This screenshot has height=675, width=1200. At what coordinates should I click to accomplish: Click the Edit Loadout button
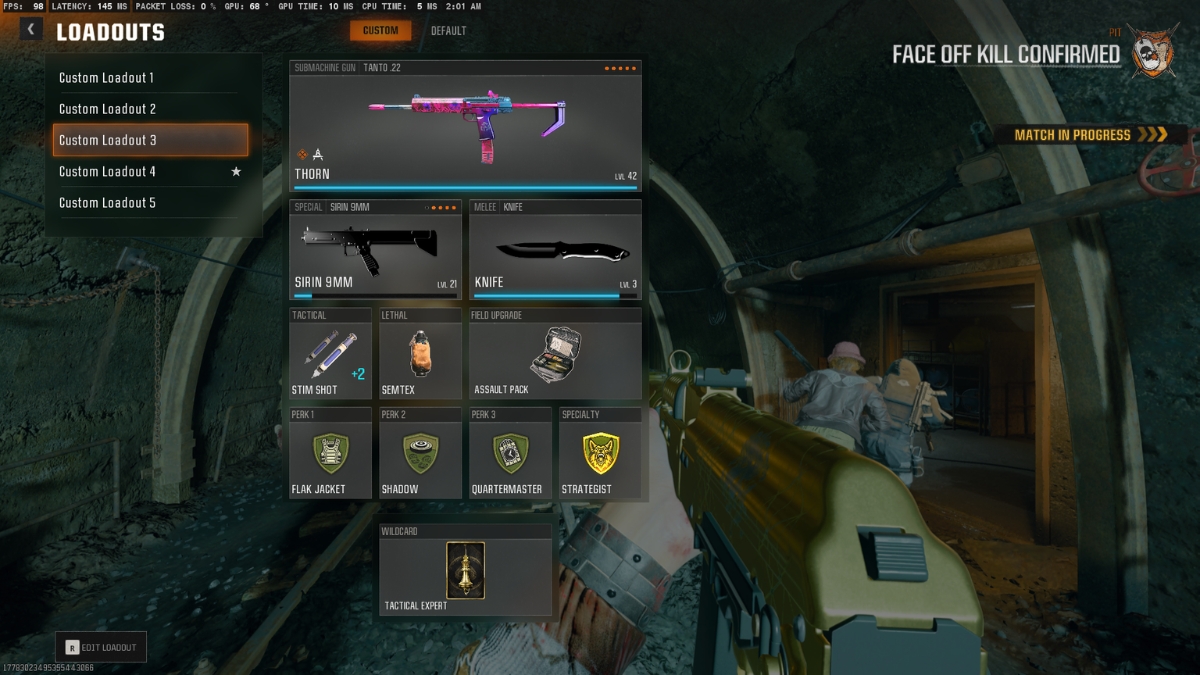point(101,647)
